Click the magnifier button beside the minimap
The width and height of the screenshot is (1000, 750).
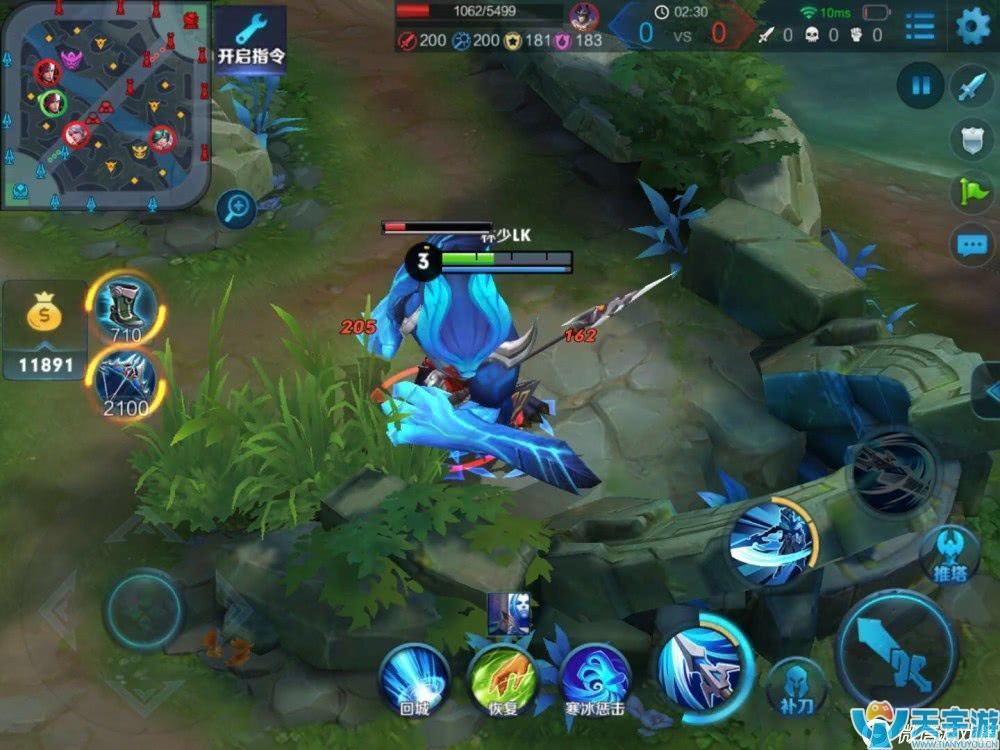[x=237, y=208]
